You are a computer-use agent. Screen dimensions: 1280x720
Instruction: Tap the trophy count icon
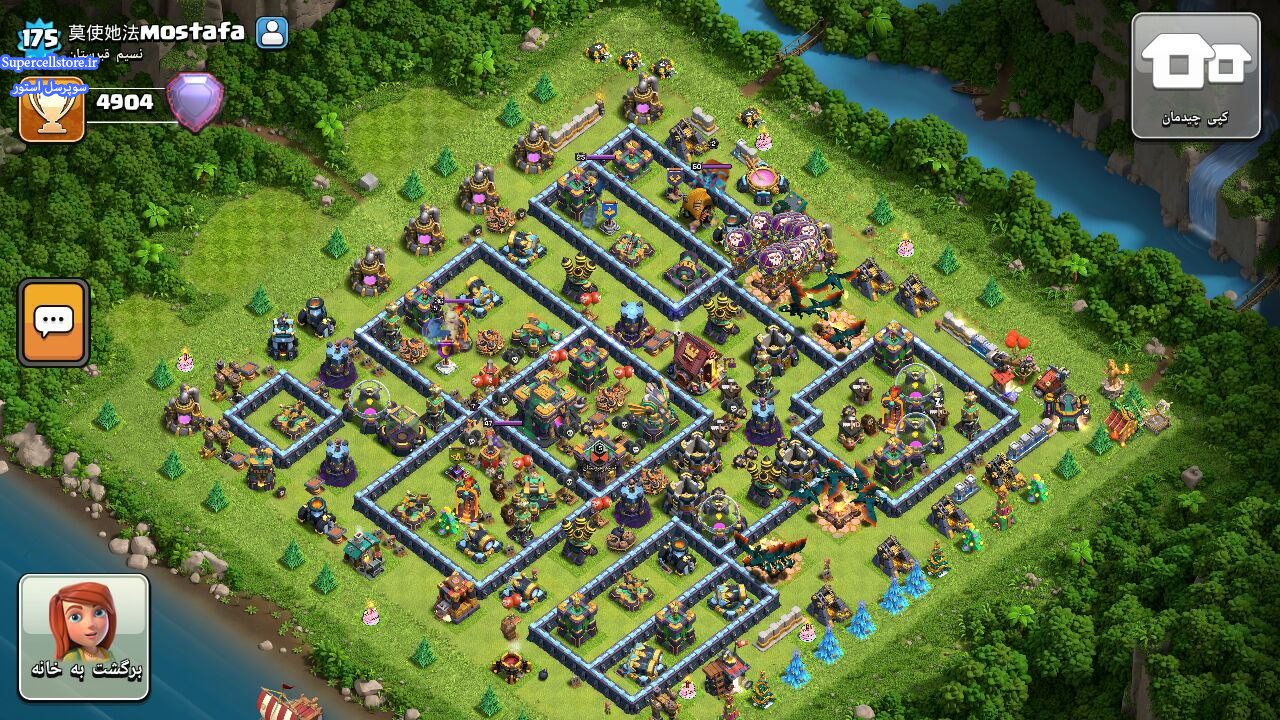point(52,112)
